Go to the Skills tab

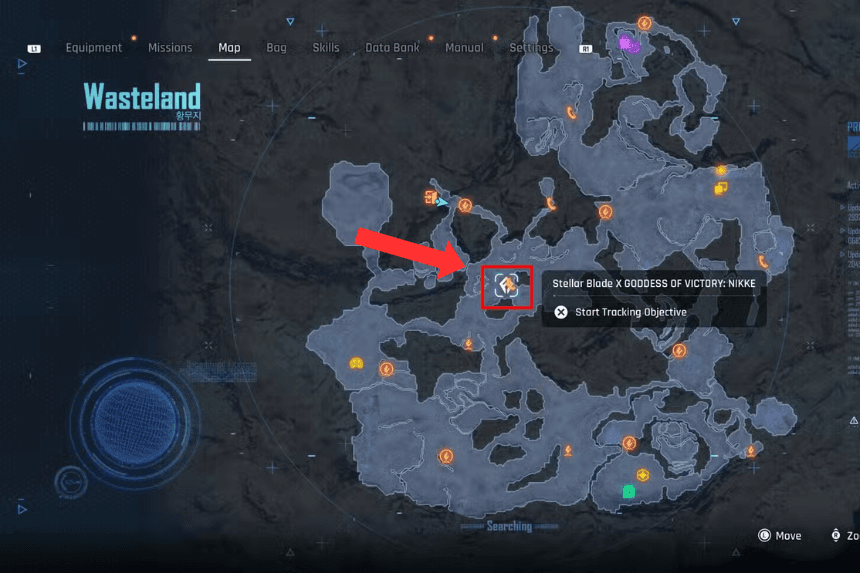click(326, 48)
